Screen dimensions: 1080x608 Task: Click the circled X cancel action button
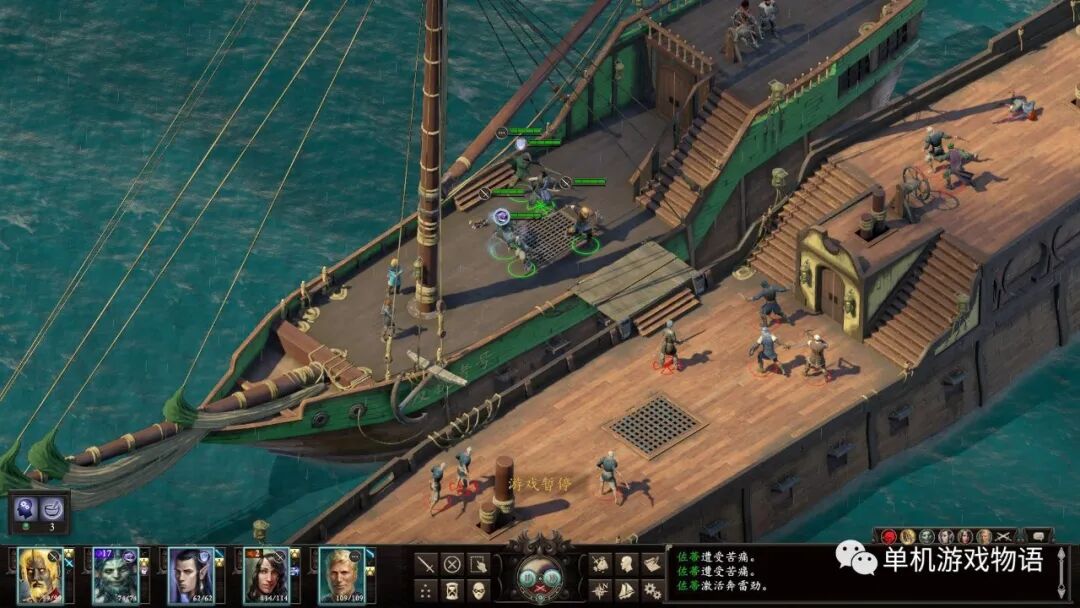[x=452, y=565]
